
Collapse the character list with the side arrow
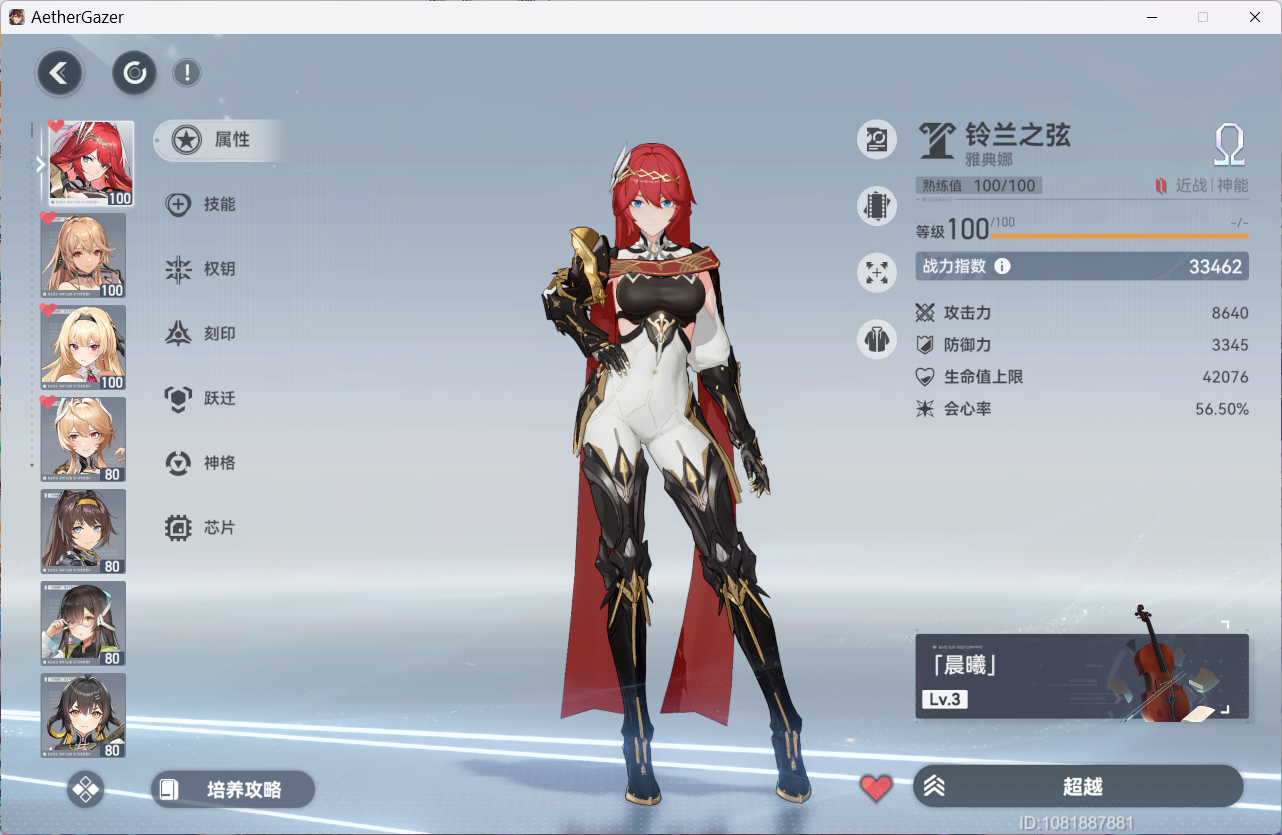pos(40,164)
